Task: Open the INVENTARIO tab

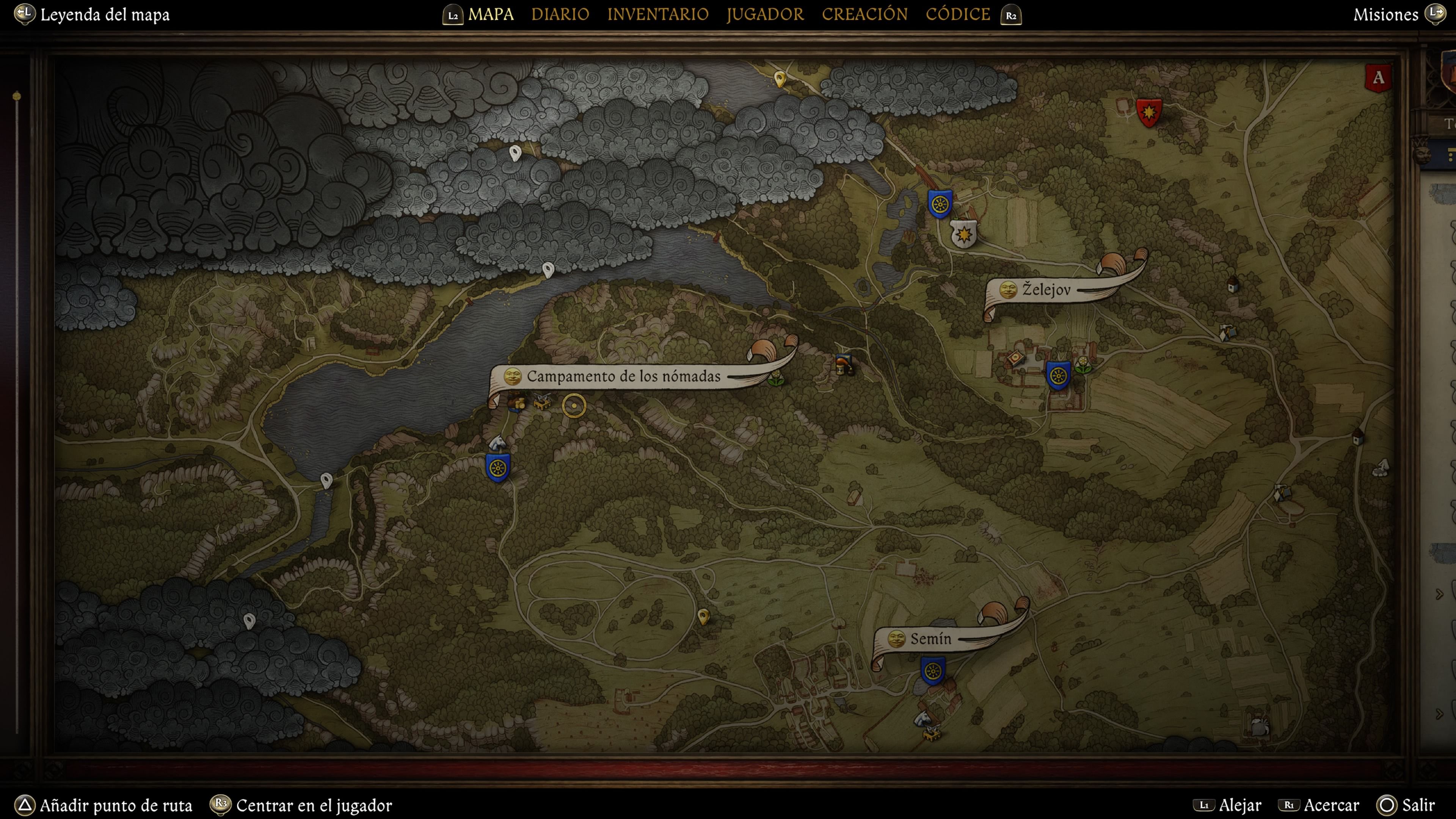Action: pyautogui.click(x=657, y=14)
